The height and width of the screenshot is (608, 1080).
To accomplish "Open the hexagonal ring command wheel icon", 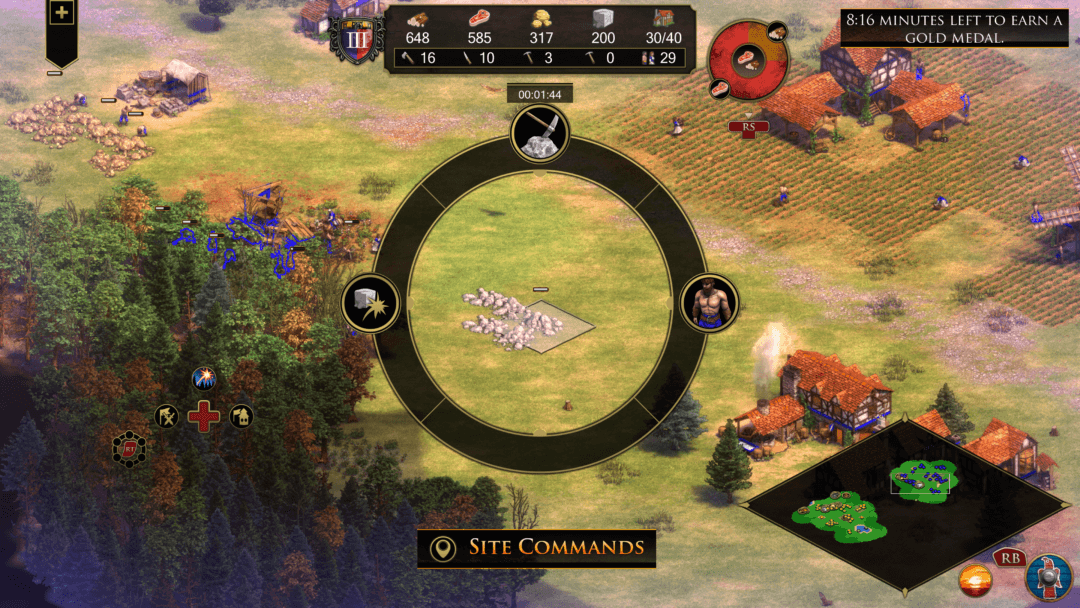I will point(129,449).
